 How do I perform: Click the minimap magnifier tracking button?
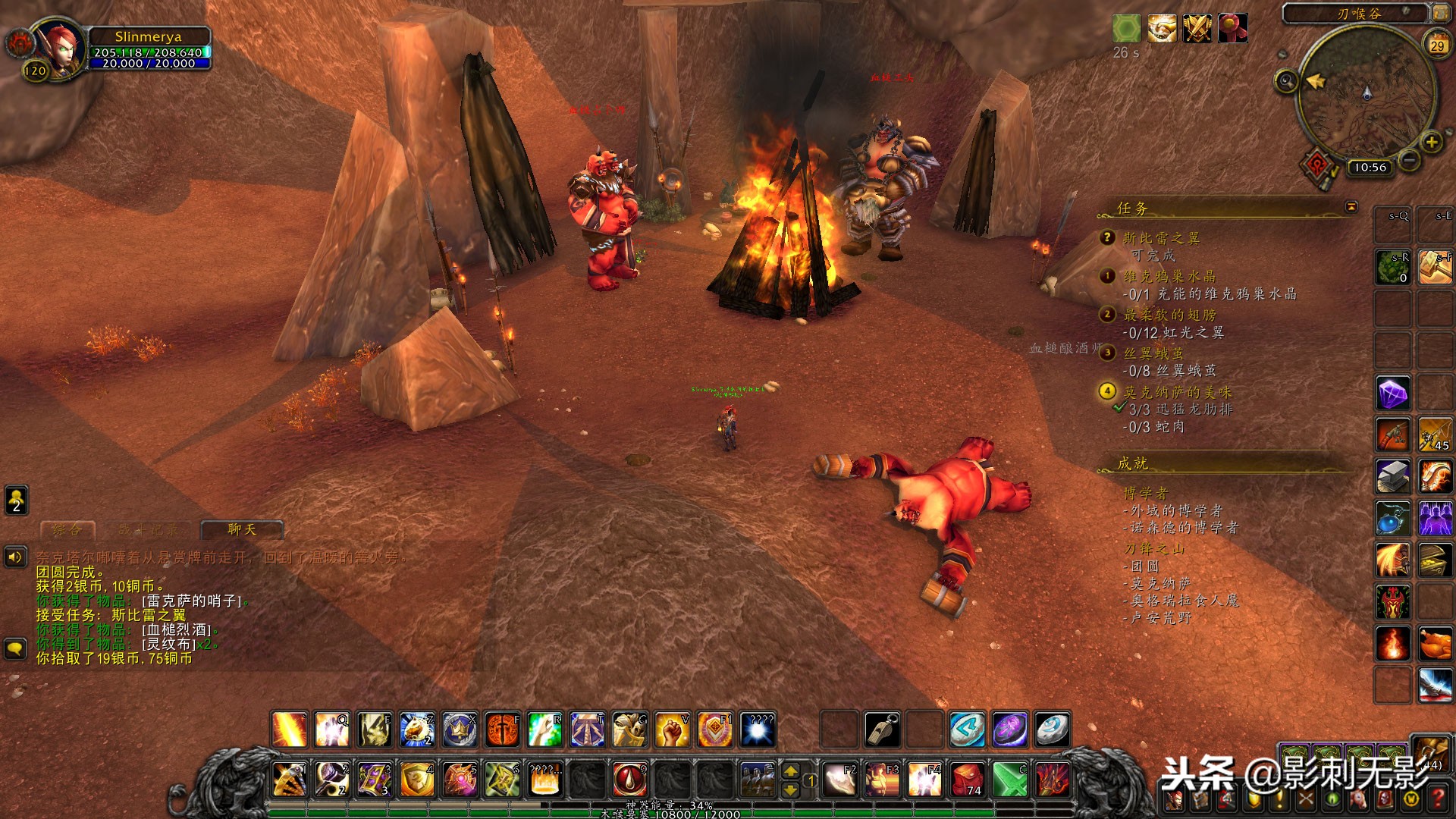1286,80
